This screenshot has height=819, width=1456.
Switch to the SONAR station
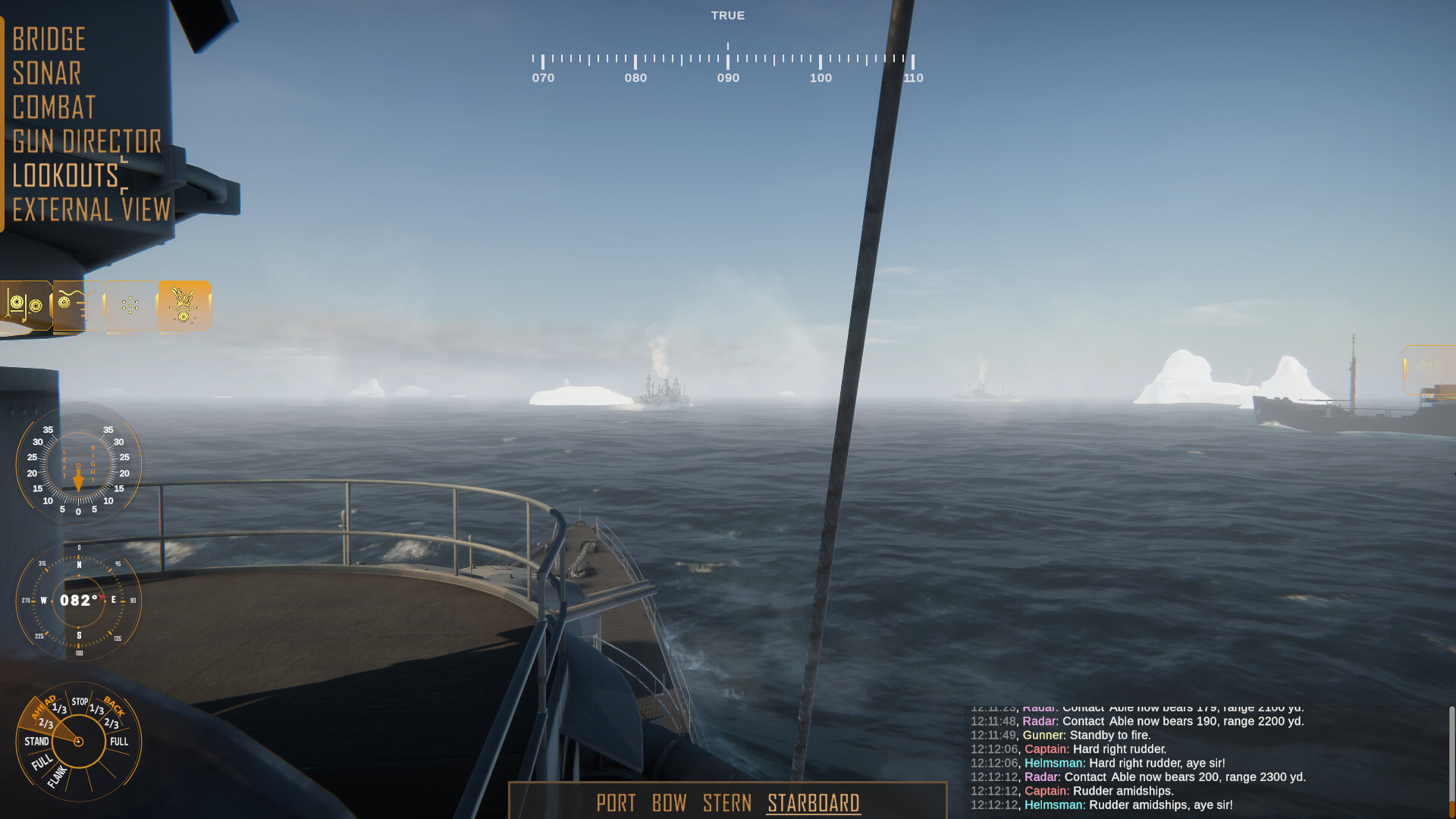(x=48, y=73)
